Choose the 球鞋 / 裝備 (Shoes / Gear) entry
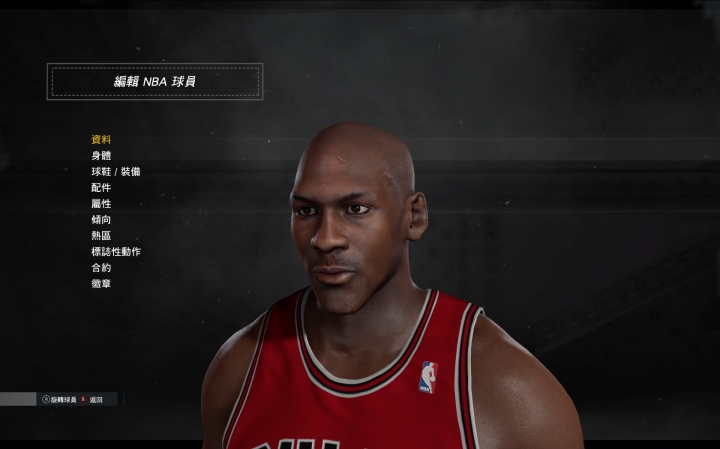This screenshot has height=449, width=720. (x=116, y=172)
